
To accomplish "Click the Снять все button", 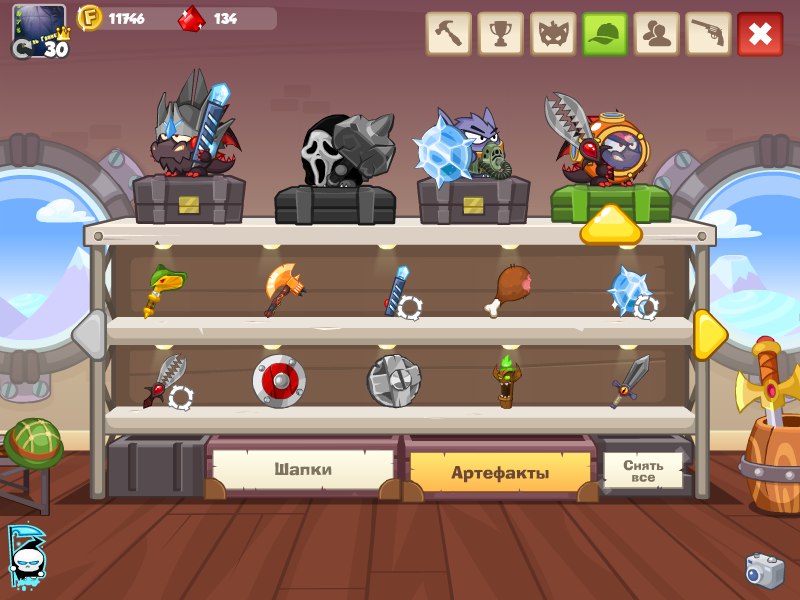I will (x=642, y=470).
